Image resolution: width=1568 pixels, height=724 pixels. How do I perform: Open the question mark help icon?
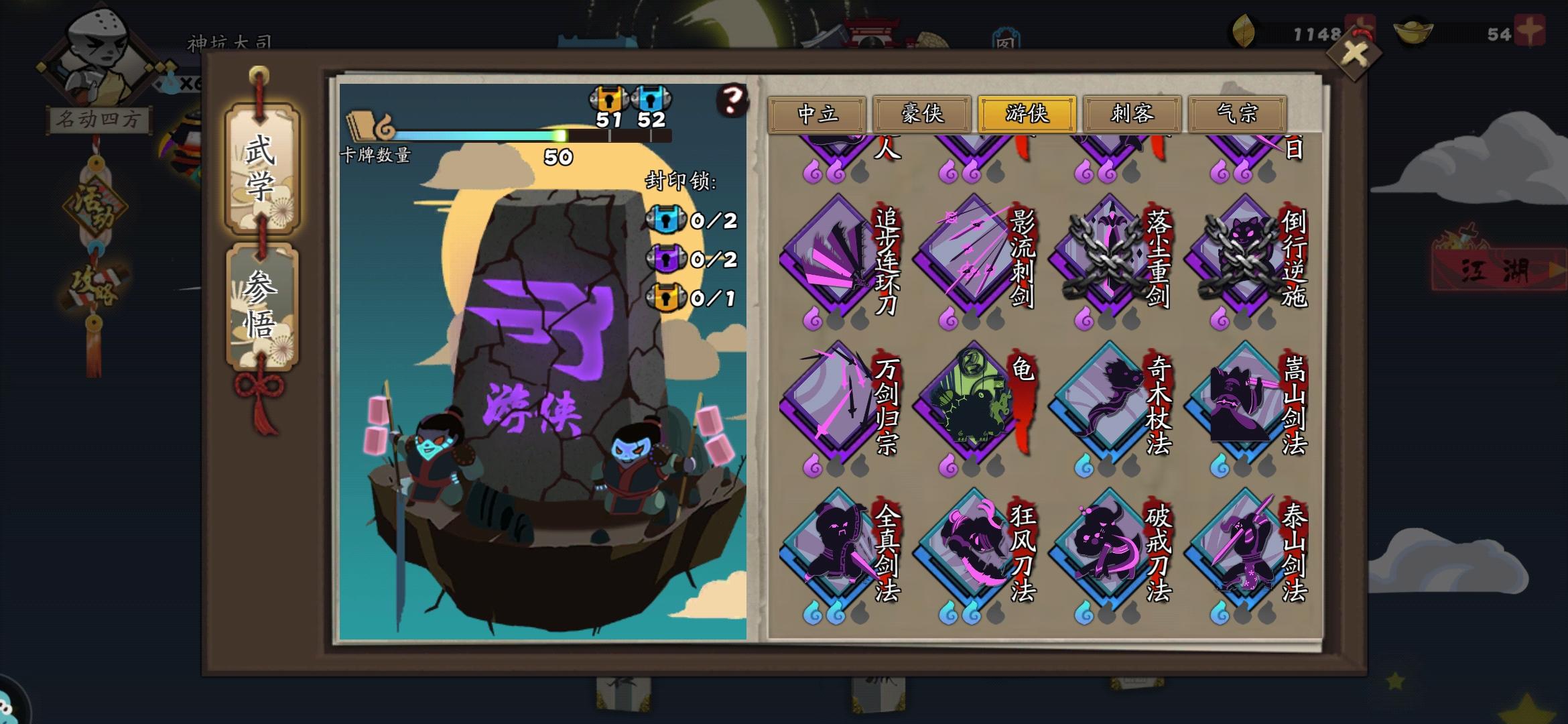click(730, 99)
